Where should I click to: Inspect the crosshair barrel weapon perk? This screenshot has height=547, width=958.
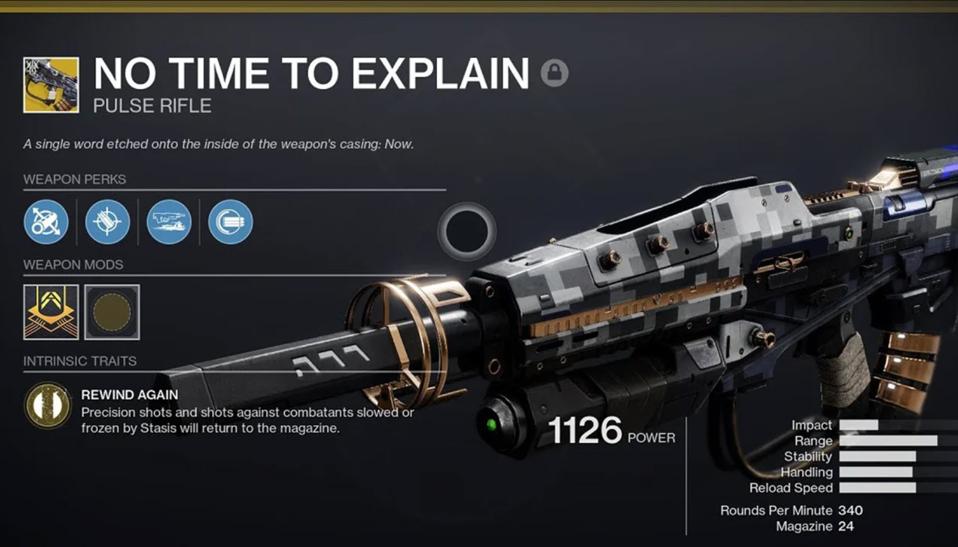pyautogui.click(x=107, y=221)
